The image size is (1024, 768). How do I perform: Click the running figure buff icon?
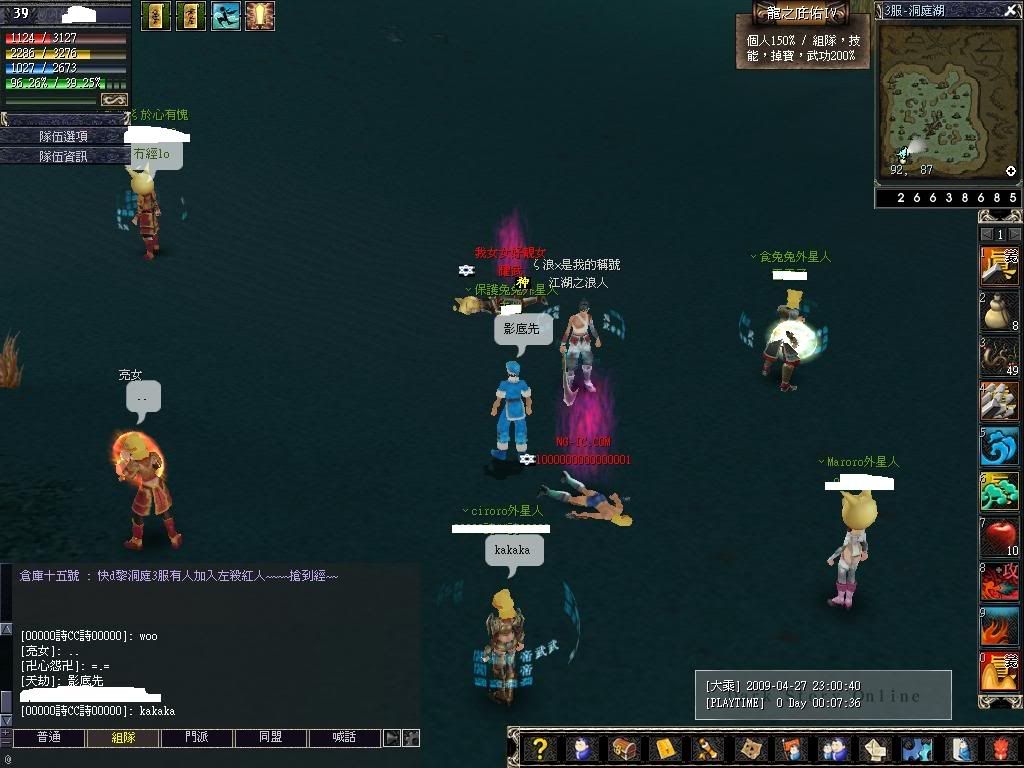click(x=226, y=16)
